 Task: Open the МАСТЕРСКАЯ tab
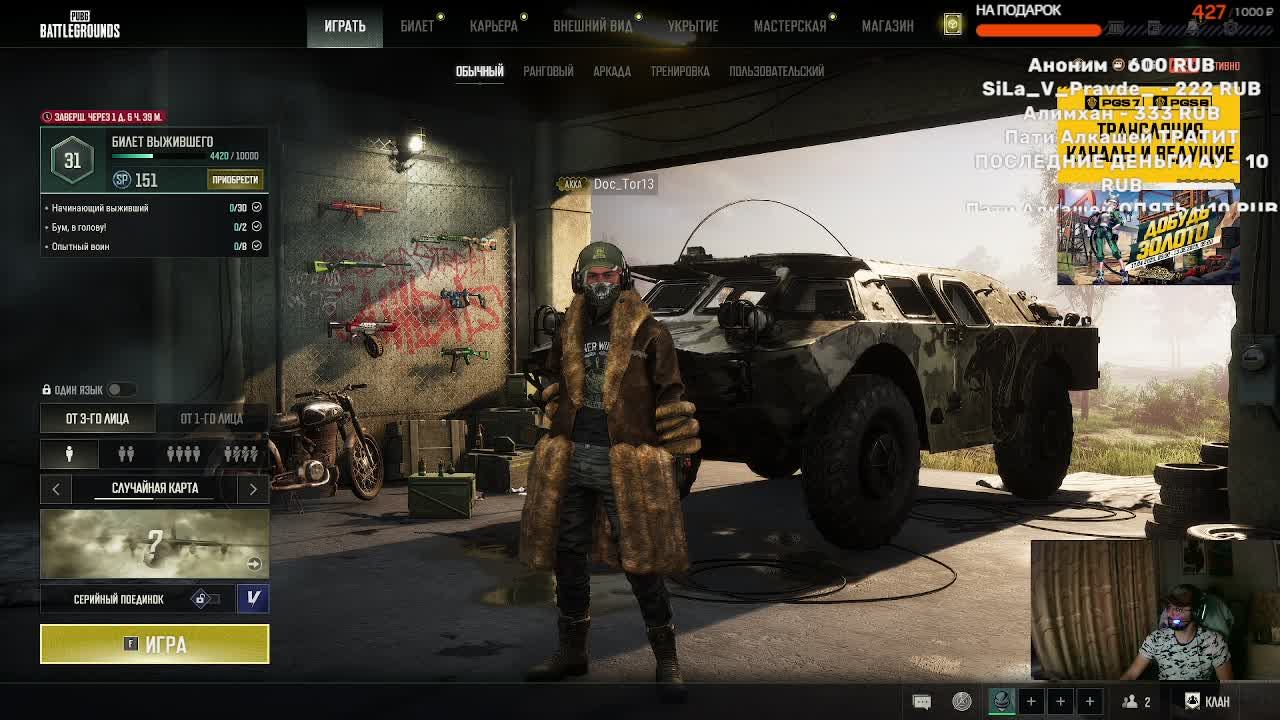790,26
